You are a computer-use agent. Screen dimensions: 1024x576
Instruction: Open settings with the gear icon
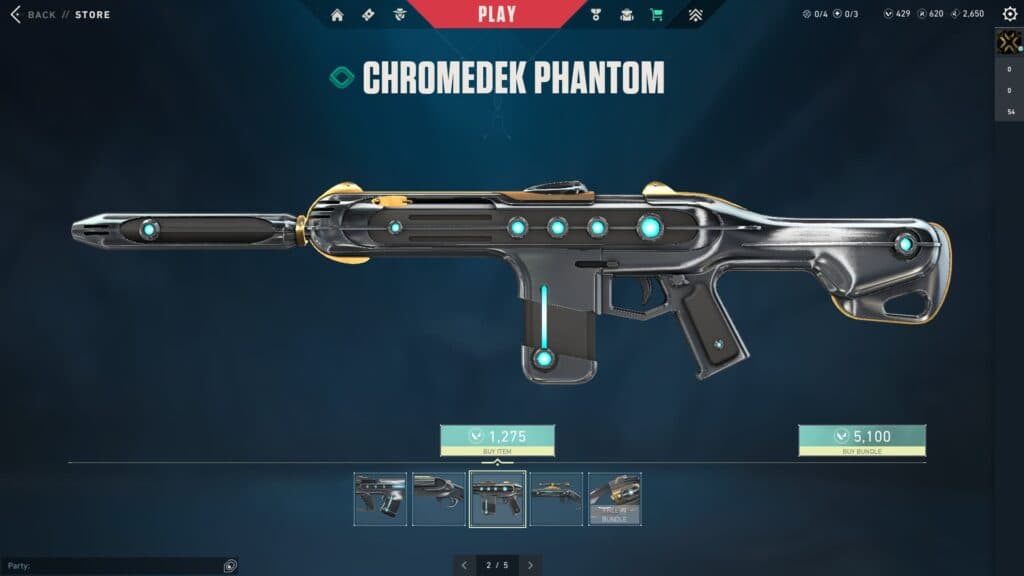click(x=1009, y=14)
